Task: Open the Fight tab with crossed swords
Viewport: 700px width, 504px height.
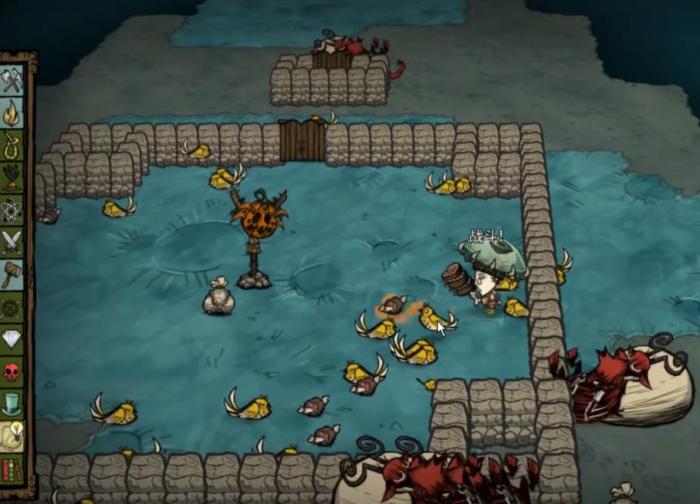Action: coord(13,242)
